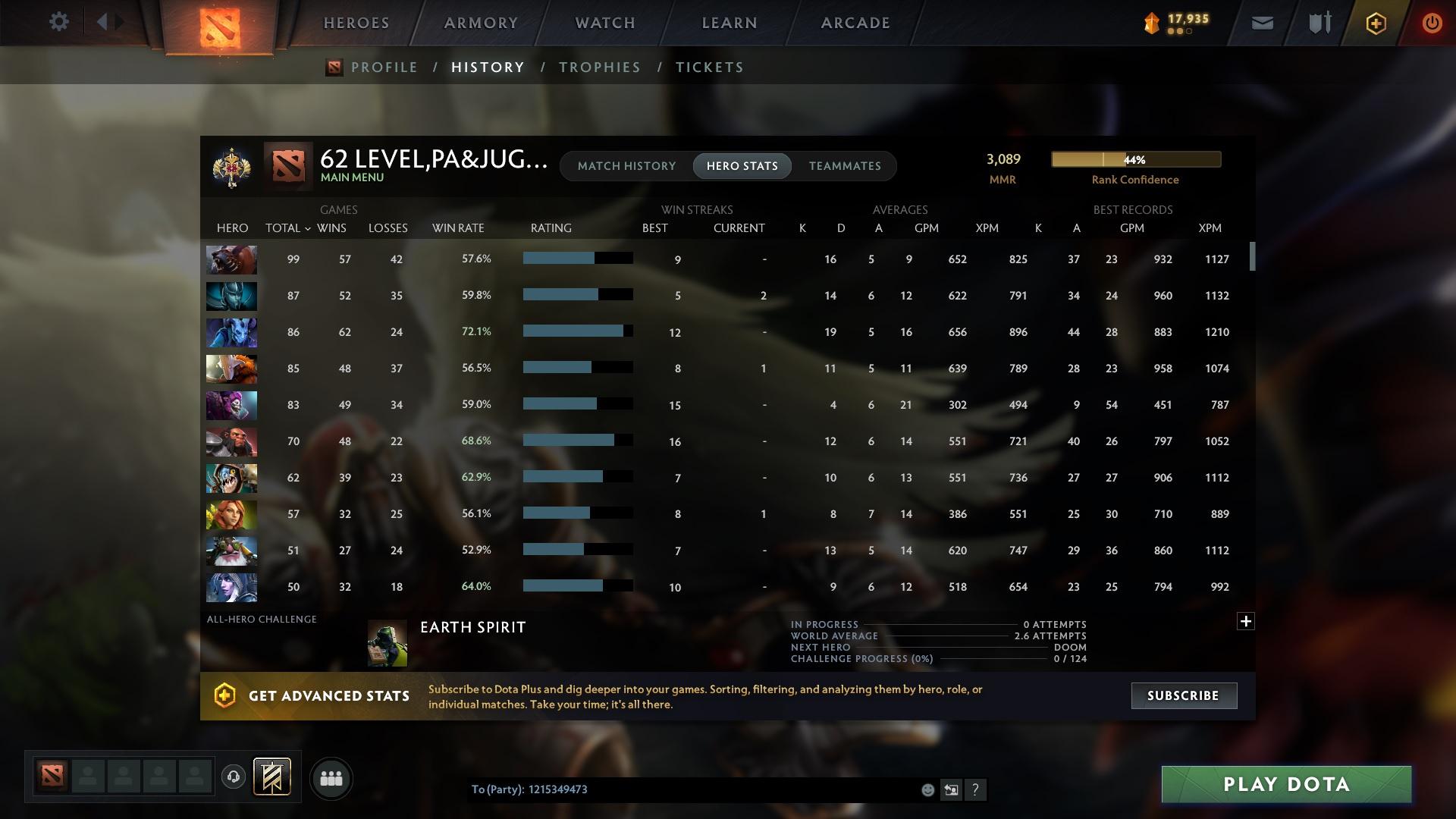Switch to the MATCH HISTORY tab
This screenshot has height=819, width=1456.
tap(626, 165)
